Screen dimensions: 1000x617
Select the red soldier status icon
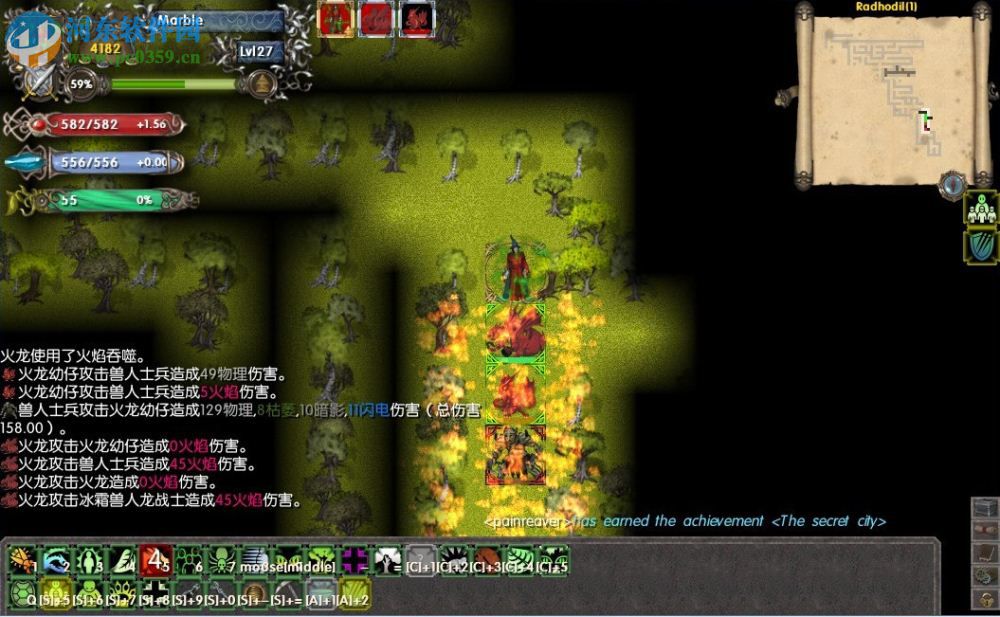[x=336, y=18]
